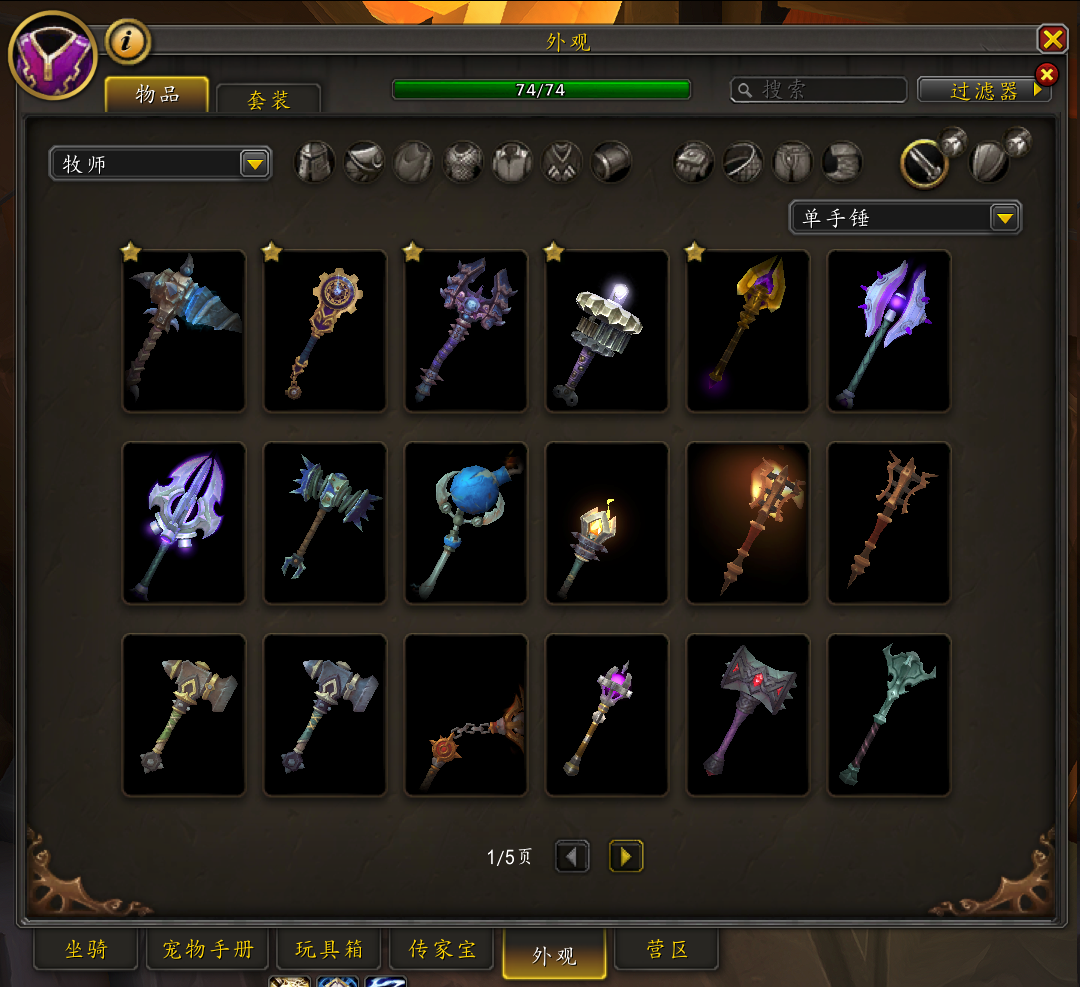Choose the blue orb mace appearance
This screenshot has width=1080, height=987.
(x=466, y=523)
